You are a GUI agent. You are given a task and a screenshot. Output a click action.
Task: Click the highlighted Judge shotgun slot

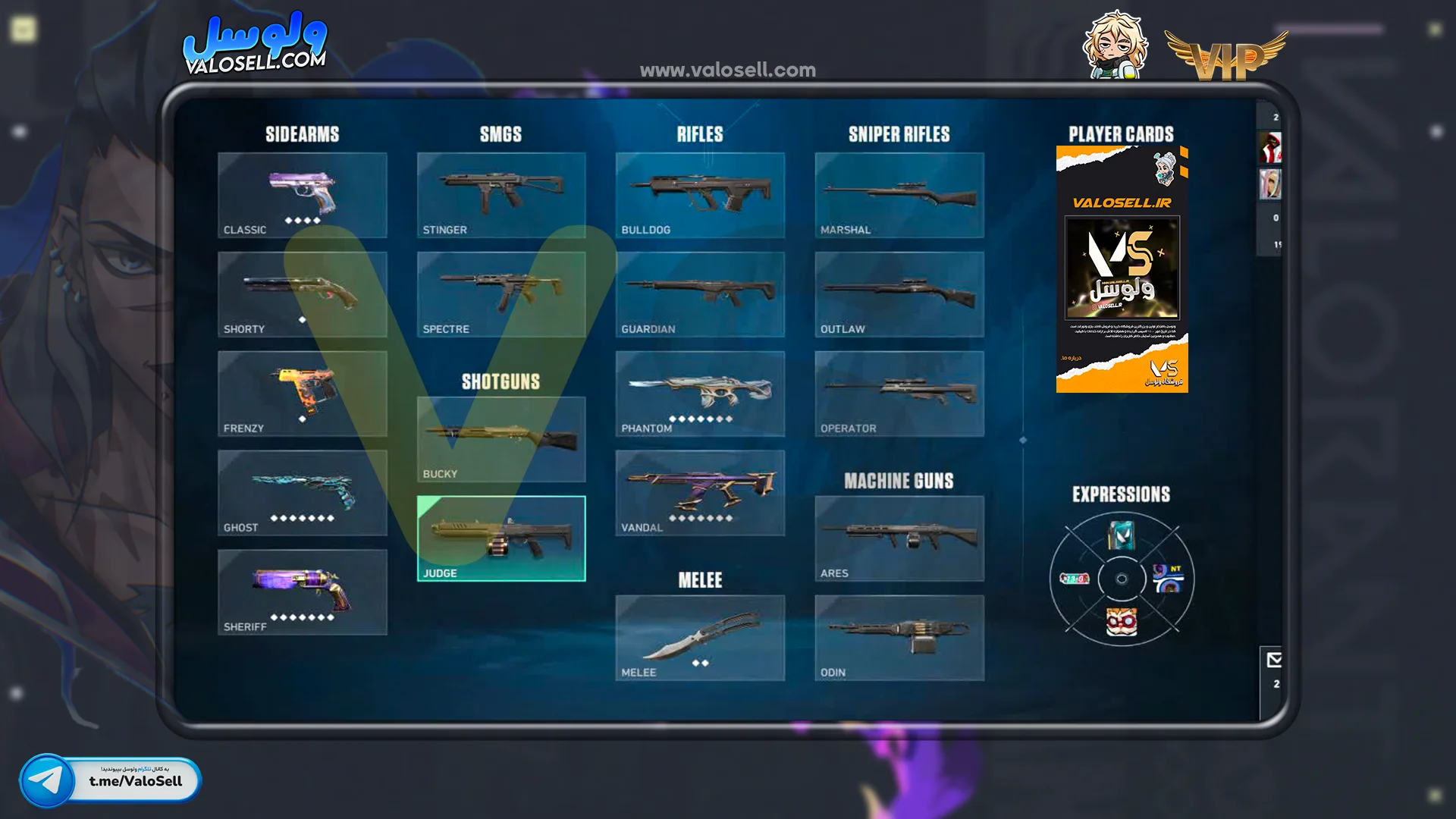click(x=500, y=538)
